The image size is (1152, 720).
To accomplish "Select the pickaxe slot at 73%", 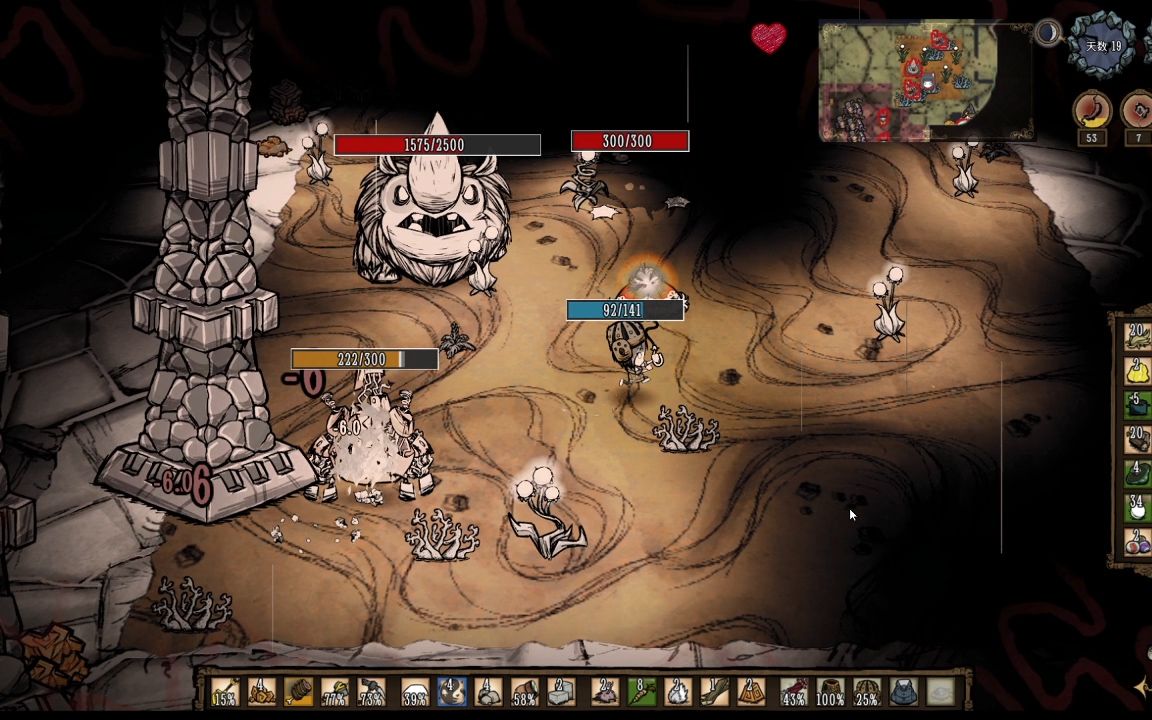I will tap(373, 692).
